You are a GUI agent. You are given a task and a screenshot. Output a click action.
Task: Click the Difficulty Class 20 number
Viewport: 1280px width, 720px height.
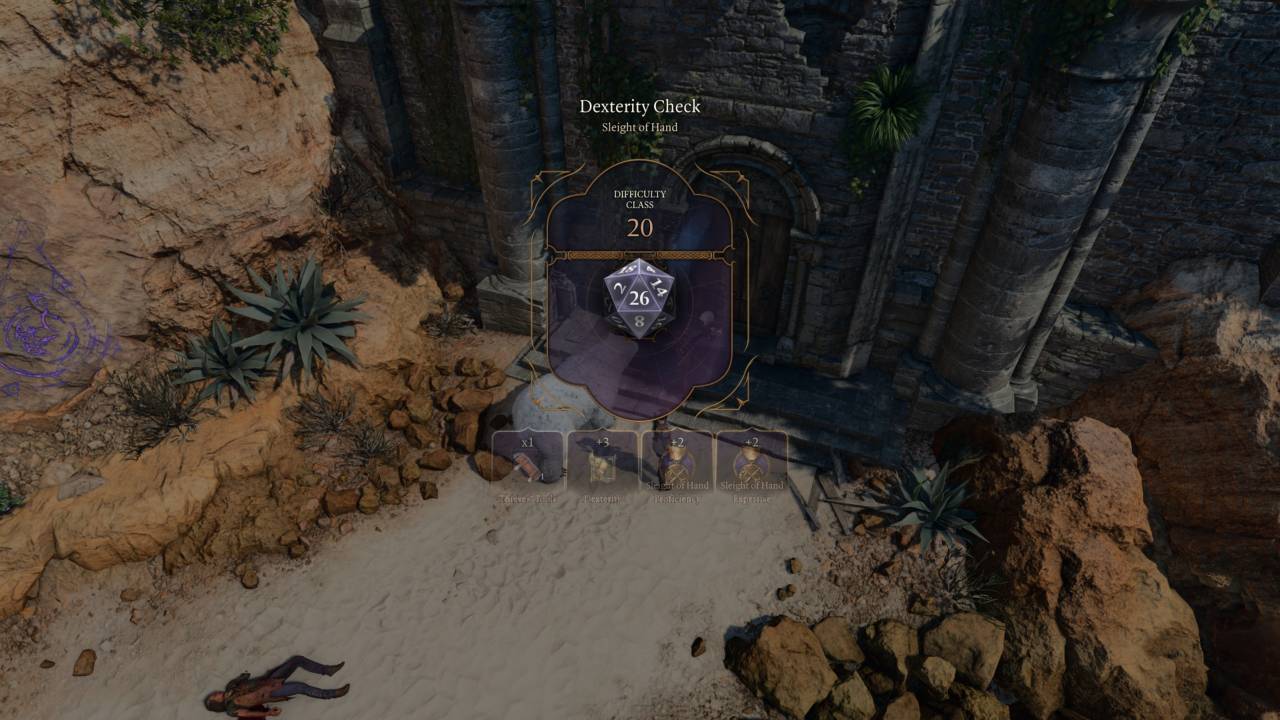639,230
